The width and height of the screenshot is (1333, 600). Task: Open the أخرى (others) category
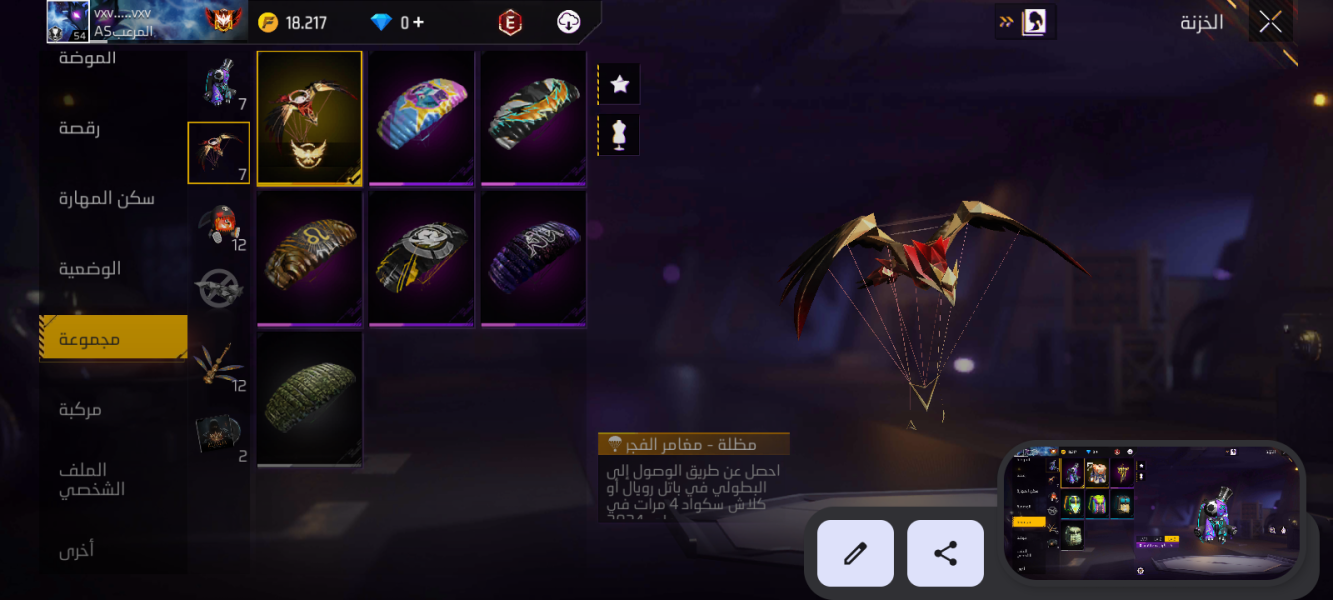tap(76, 549)
